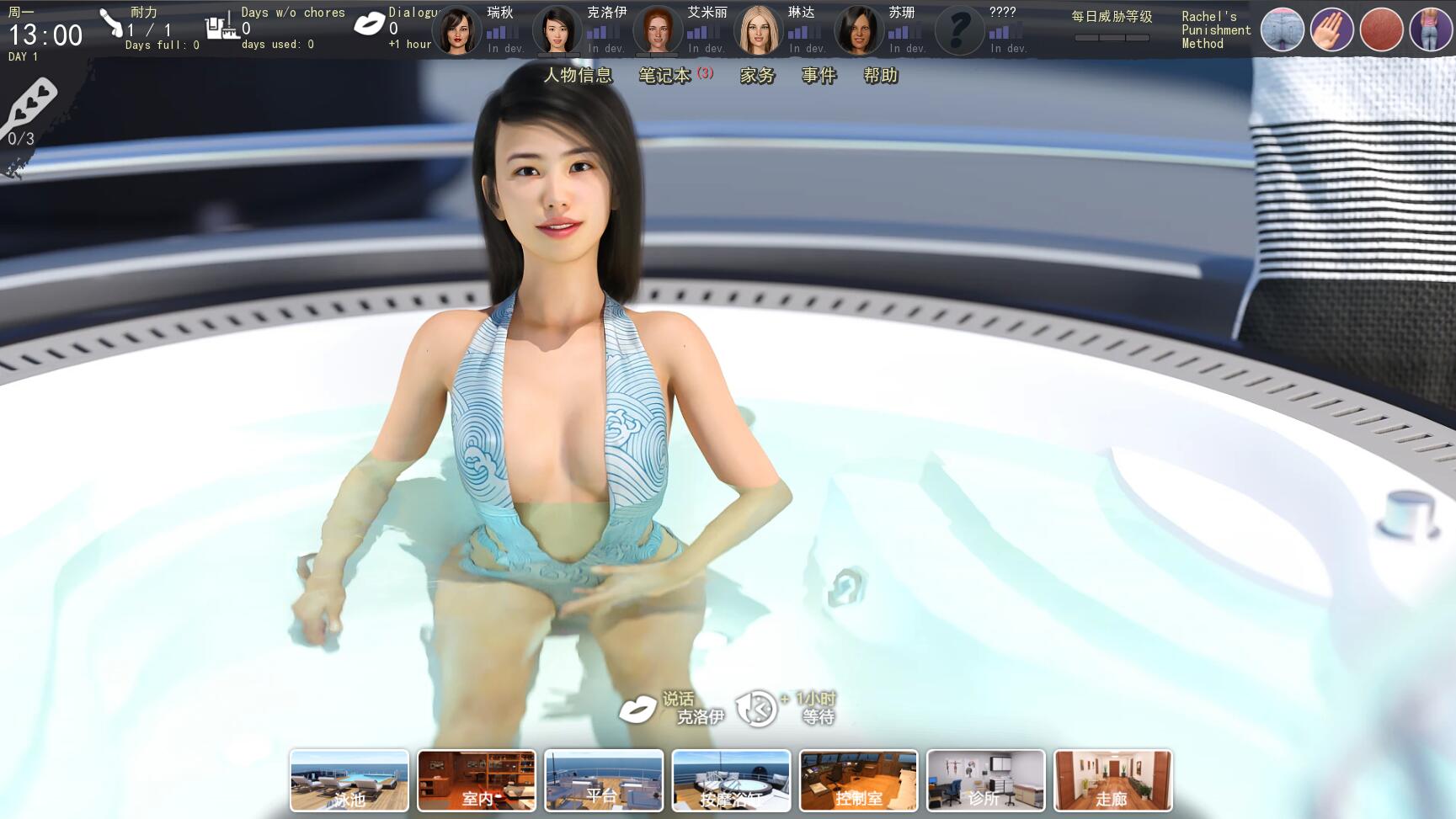The height and width of the screenshot is (819, 1456).
Task: Select the hand-spanking punishment method circle
Action: (1332, 29)
